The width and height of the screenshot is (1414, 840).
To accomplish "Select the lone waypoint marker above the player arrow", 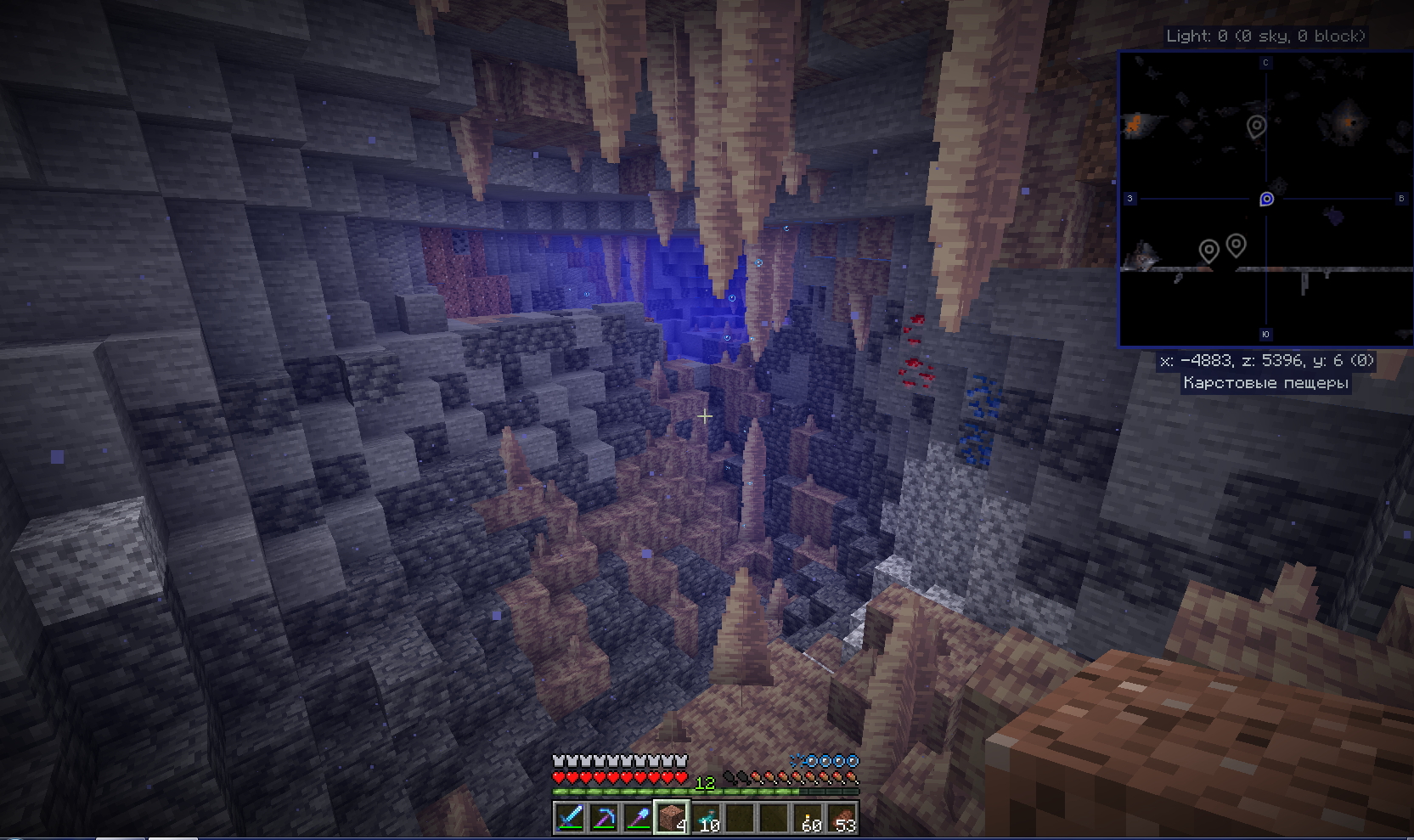I will click(1256, 127).
